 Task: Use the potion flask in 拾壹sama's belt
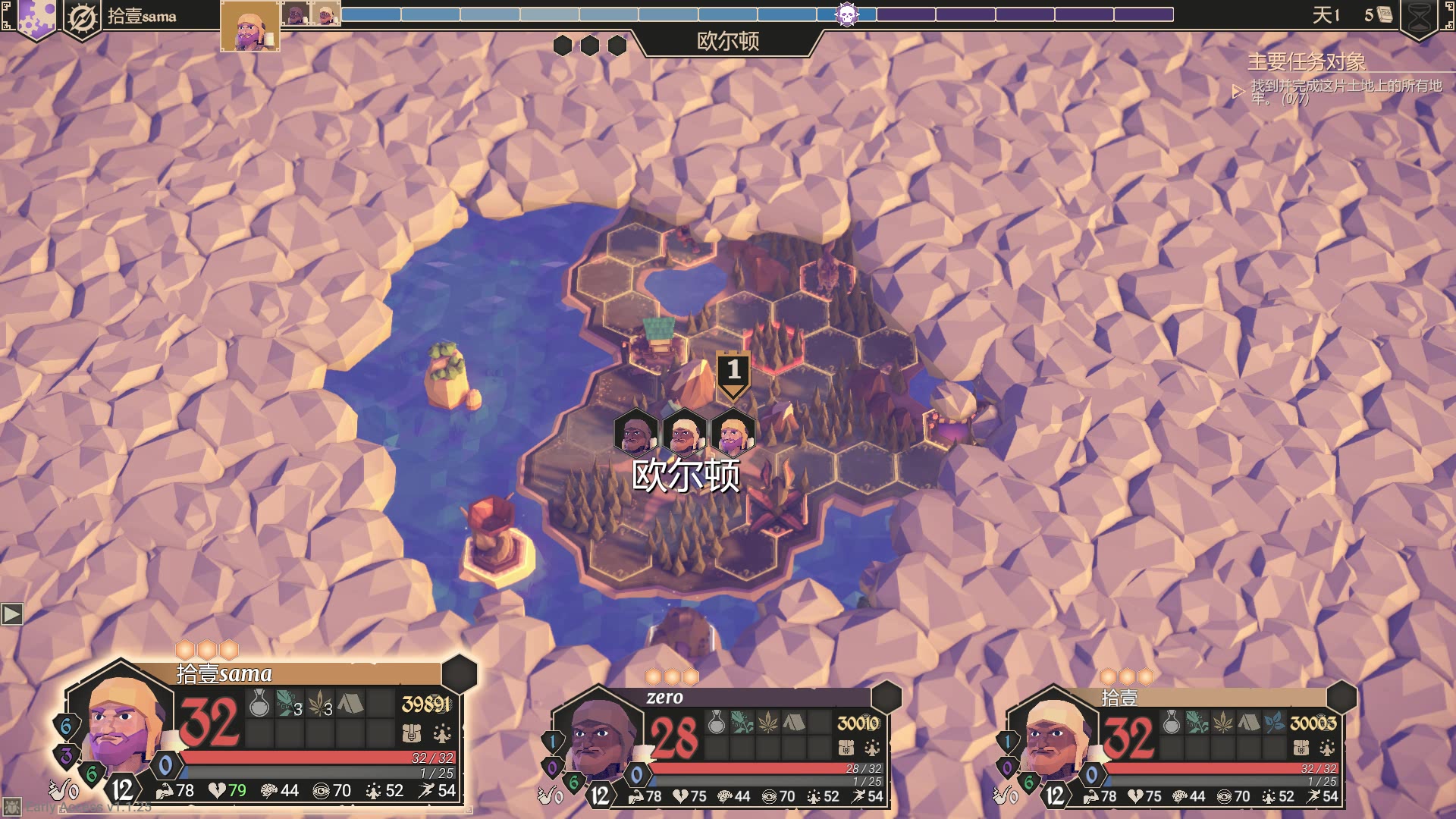tap(259, 704)
